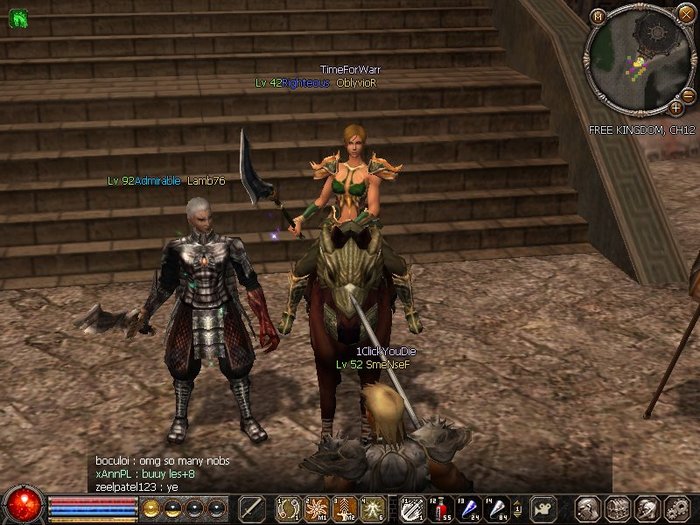
Task: Open the messenger icon beside the gear
Action: click(645, 507)
